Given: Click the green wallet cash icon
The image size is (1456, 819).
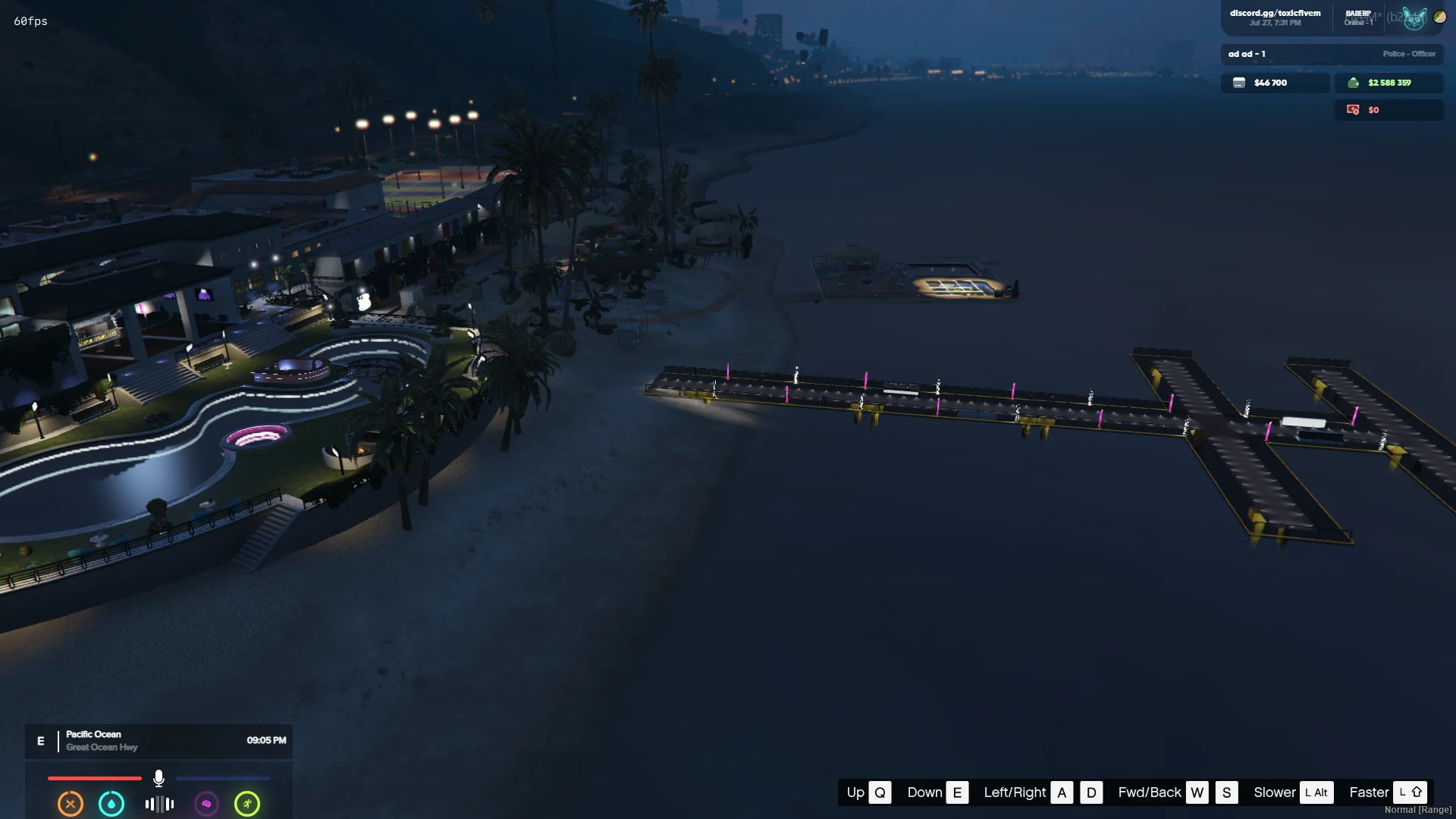Looking at the screenshot, I should coord(1353,83).
